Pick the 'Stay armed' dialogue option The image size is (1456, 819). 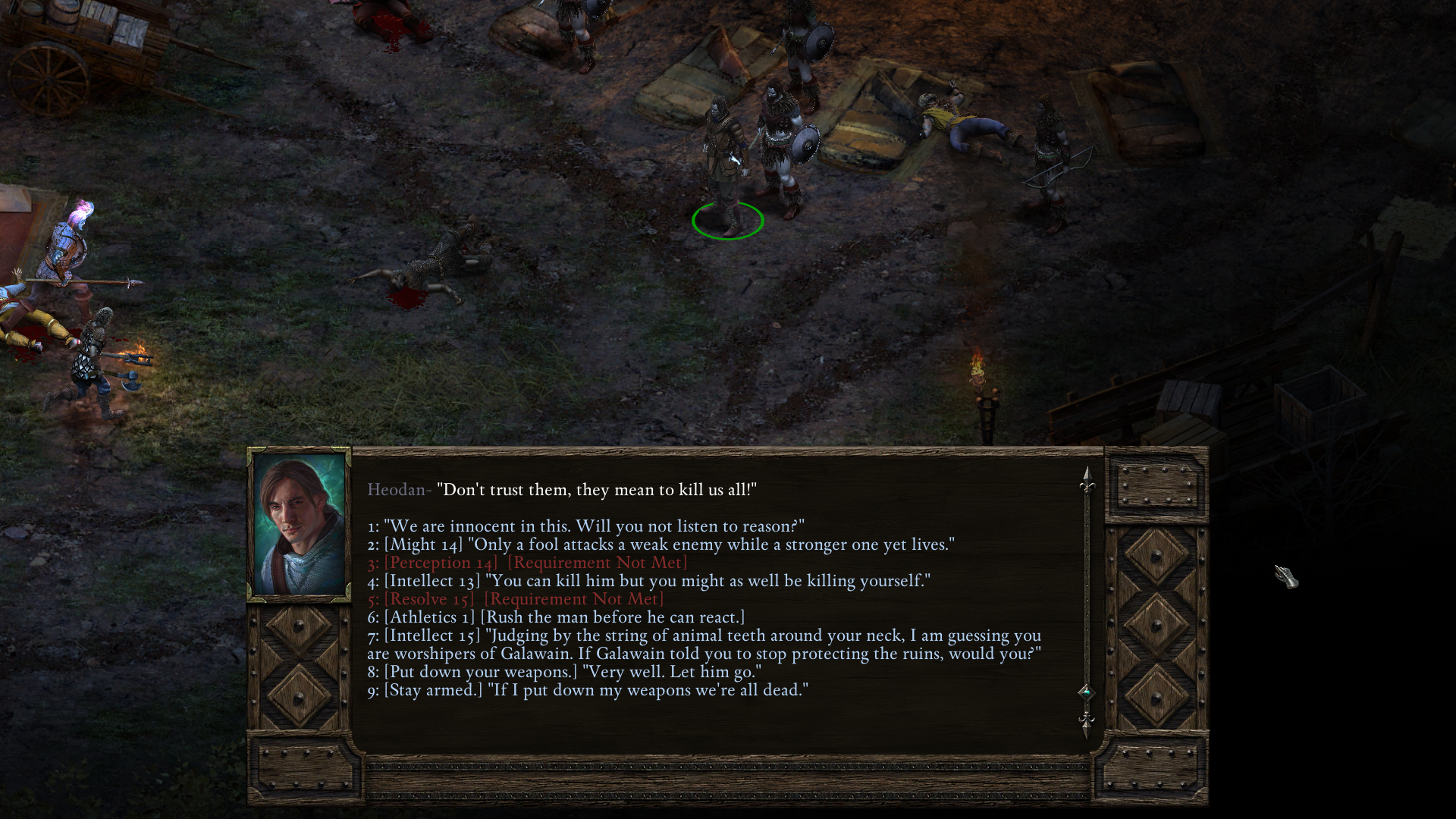click(588, 690)
